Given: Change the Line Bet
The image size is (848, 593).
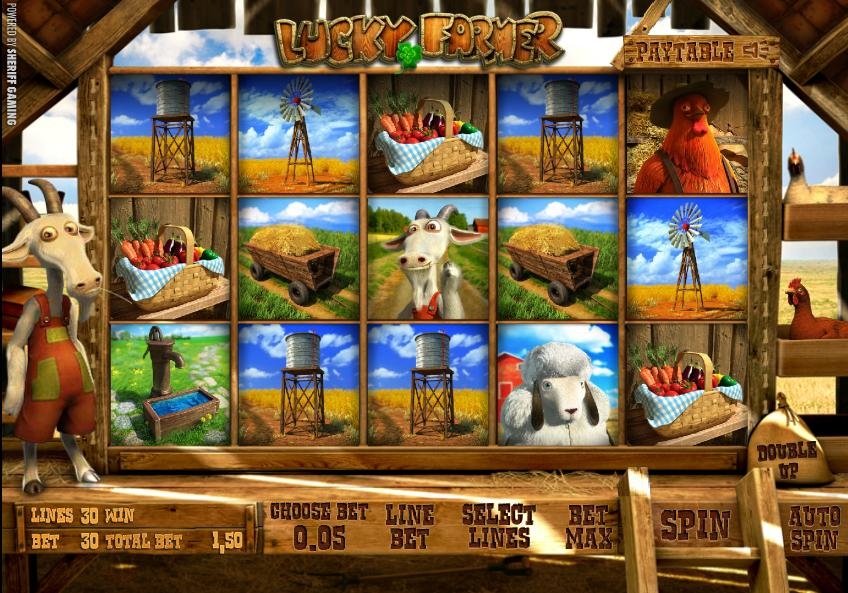Looking at the screenshot, I should (x=410, y=526).
